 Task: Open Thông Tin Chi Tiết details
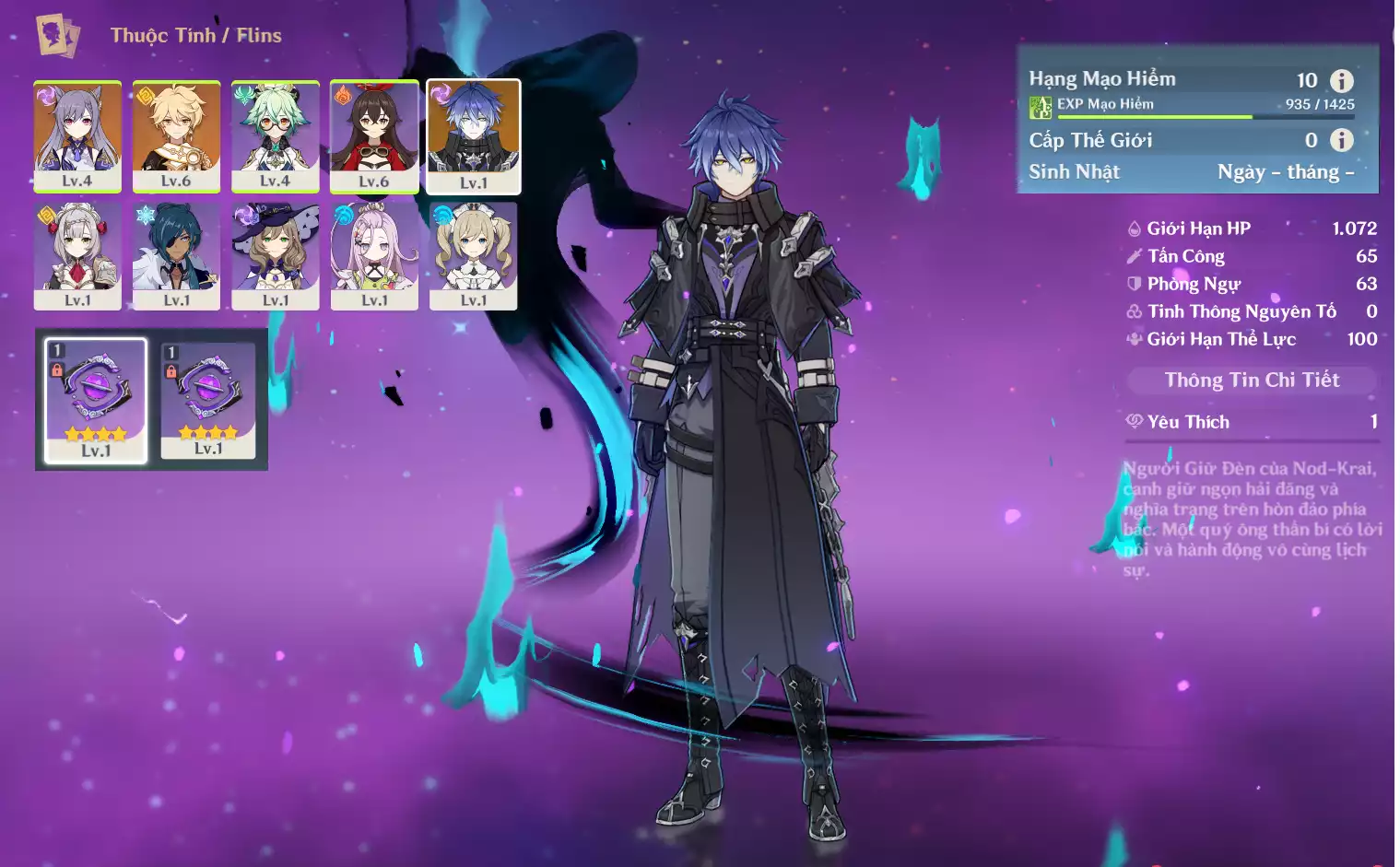(1251, 380)
